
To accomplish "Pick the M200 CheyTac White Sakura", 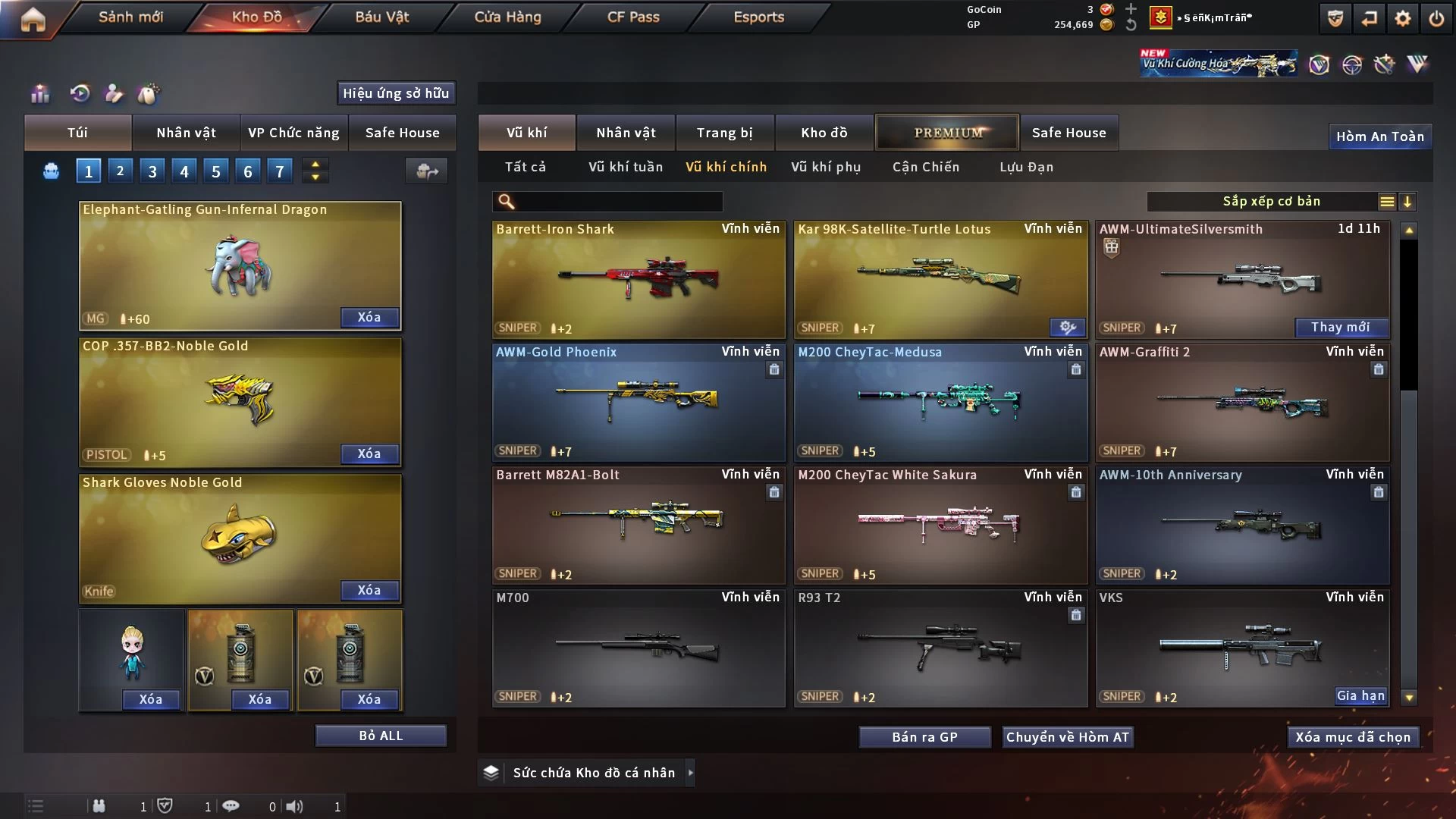I will [940, 525].
